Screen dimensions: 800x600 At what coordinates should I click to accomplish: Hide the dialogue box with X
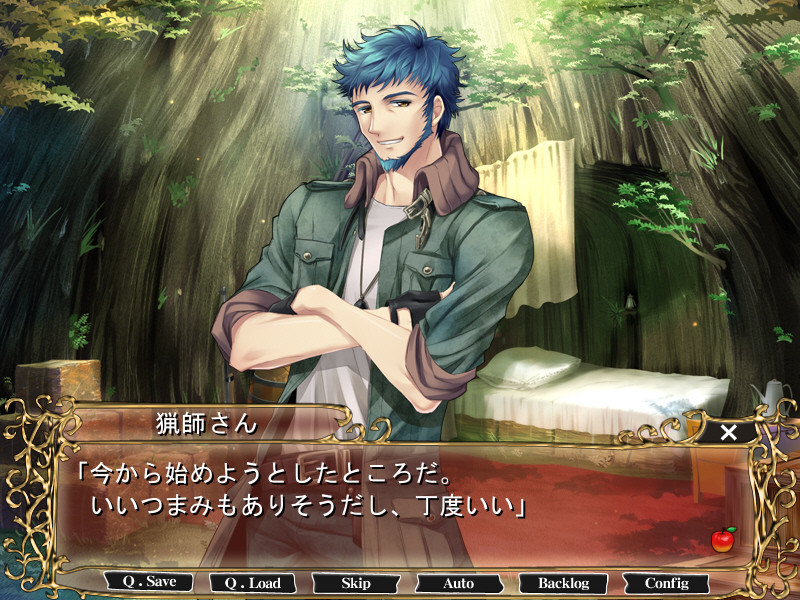point(729,432)
